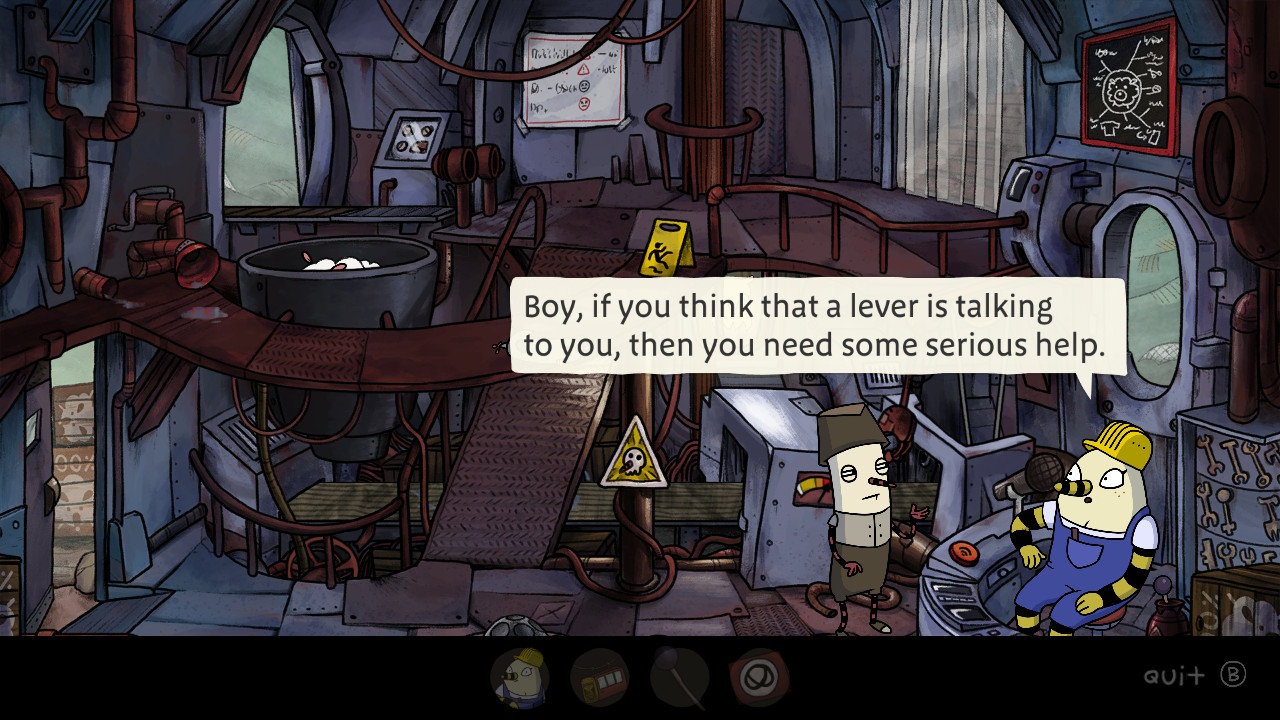Select the coiled hose inventory item
This screenshot has width=1280, height=720.
[758, 677]
